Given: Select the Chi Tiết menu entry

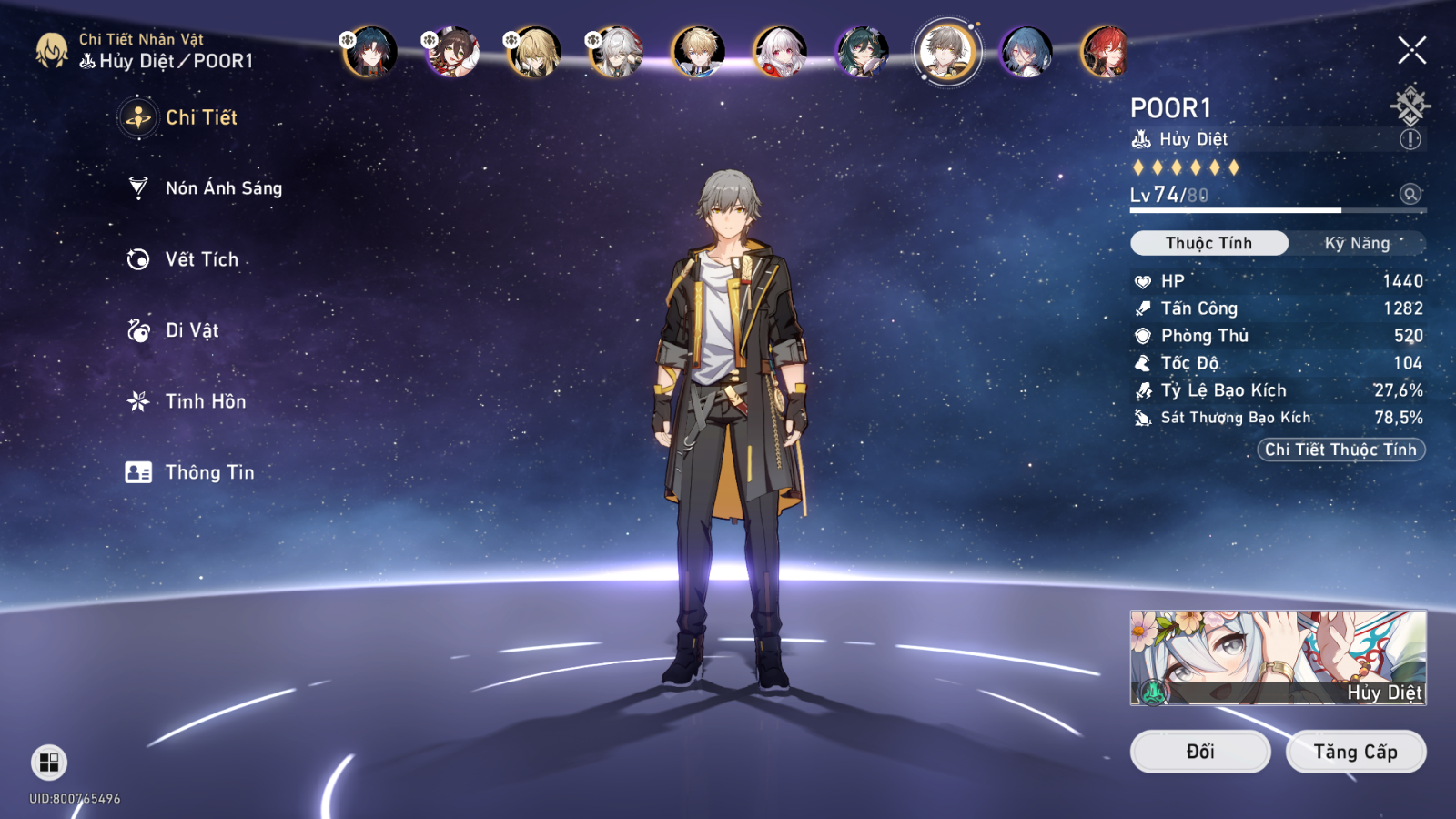Looking at the screenshot, I should point(200,117).
